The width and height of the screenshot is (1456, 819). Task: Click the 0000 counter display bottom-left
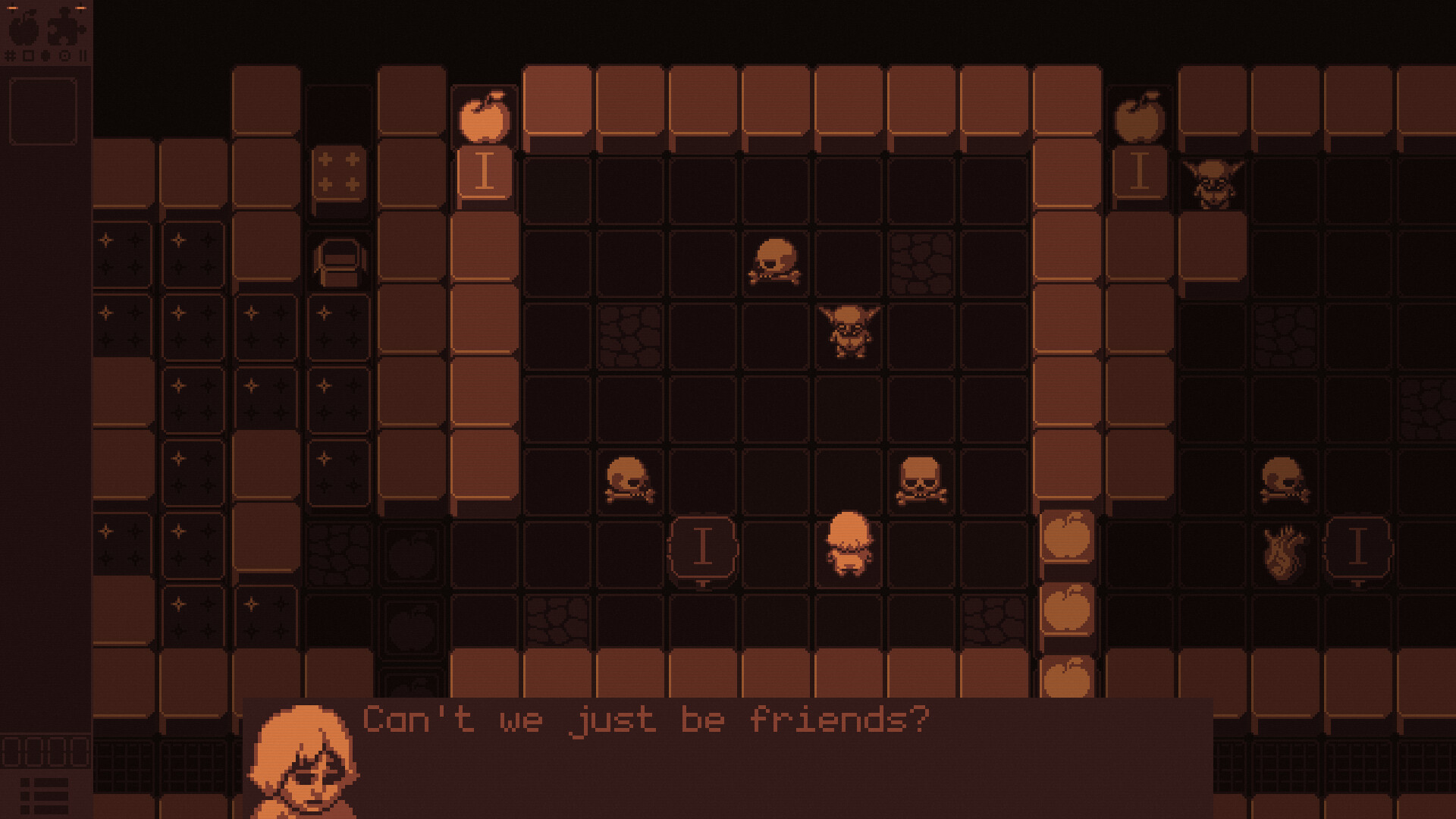(44, 751)
